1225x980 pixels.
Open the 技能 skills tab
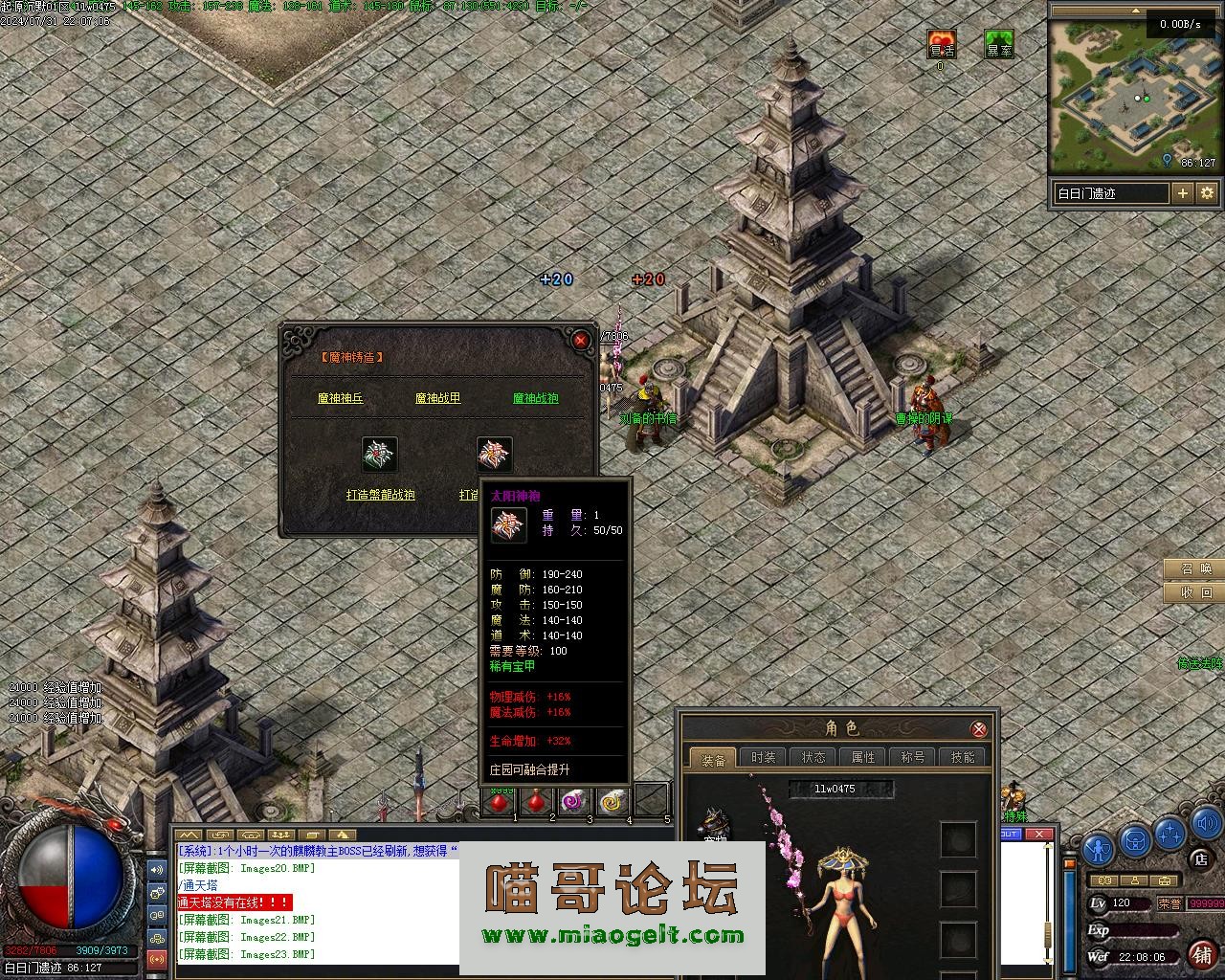[963, 757]
